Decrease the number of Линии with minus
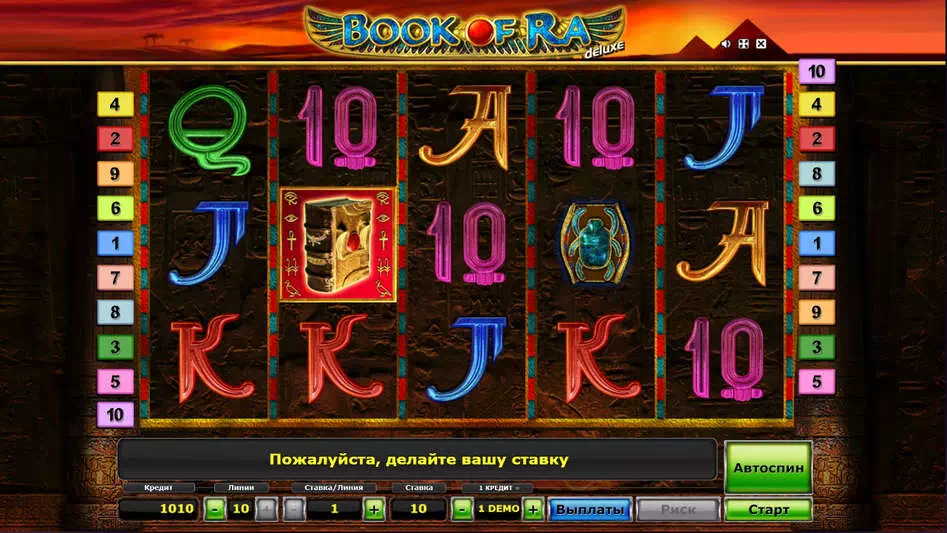The image size is (947, 533). [215, 509]
